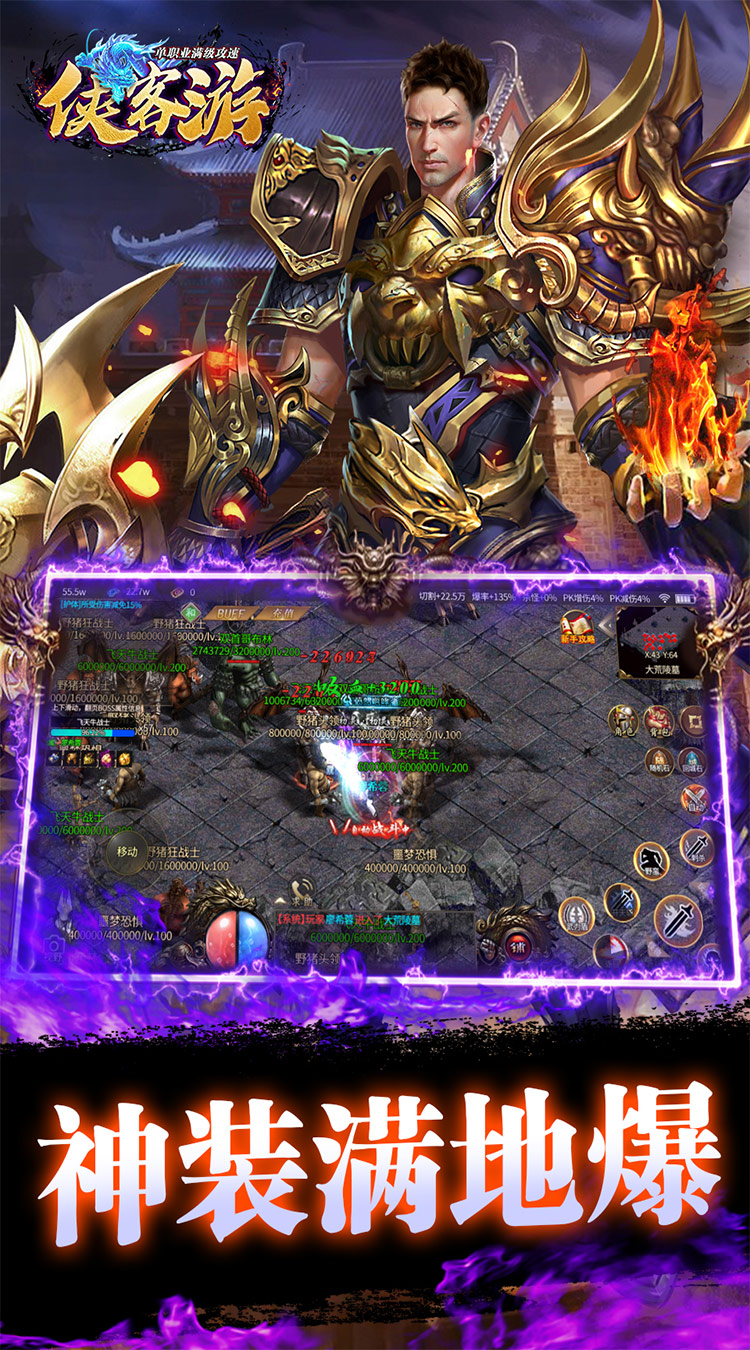The height and width of the screenshot is (1350, 750).
Task: Open the 背包 backpack
Action: 658,719
